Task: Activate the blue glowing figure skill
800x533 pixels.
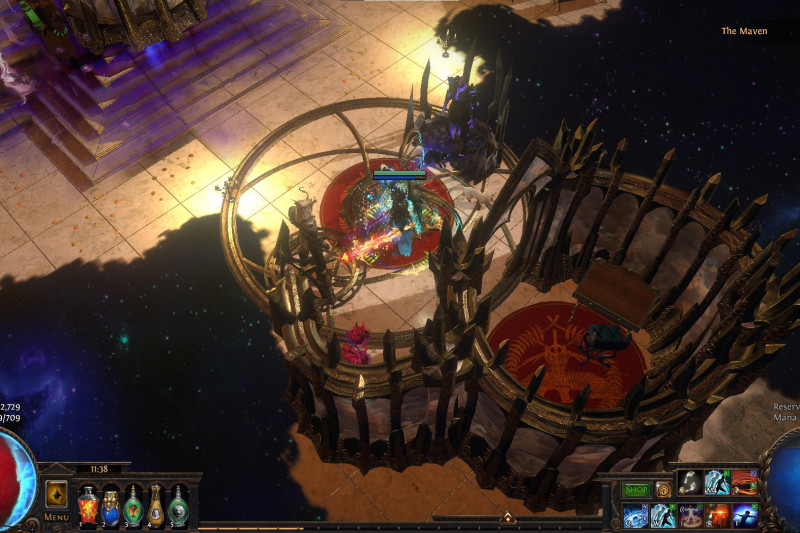Action: click(x=745, y=516)
